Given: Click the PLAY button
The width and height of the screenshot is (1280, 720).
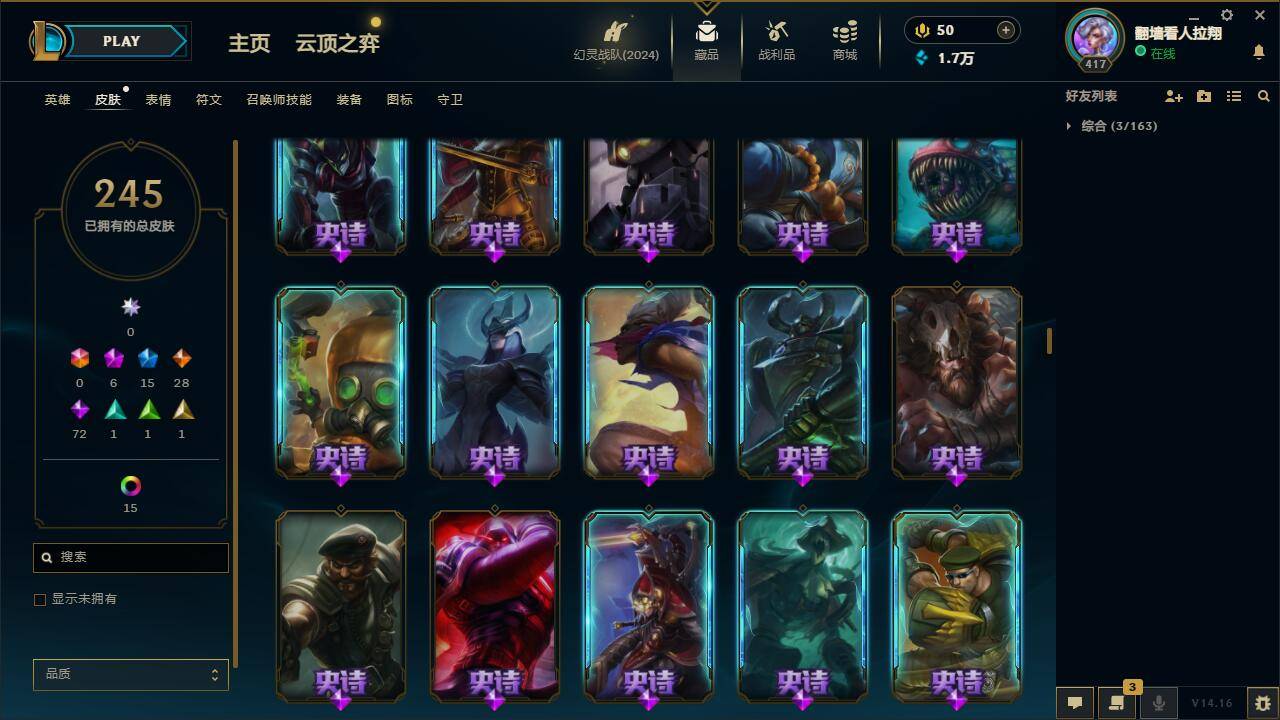Looking at the screenshot, I should [x=122, y=41].
